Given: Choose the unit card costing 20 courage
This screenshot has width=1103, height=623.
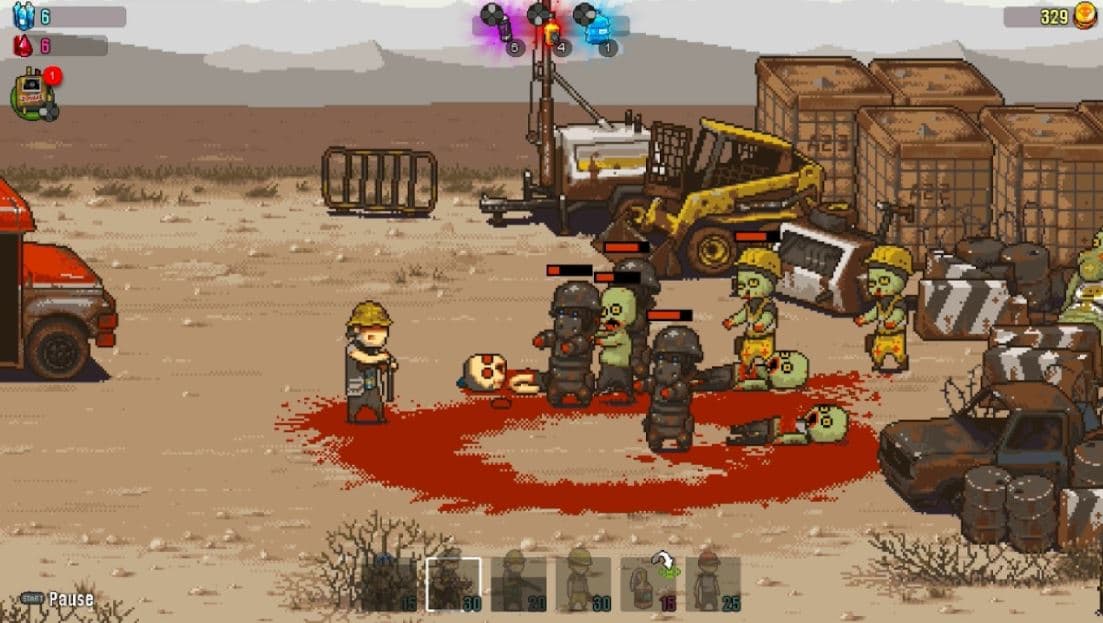Looking at the screenshot, I should coord(518,584).
